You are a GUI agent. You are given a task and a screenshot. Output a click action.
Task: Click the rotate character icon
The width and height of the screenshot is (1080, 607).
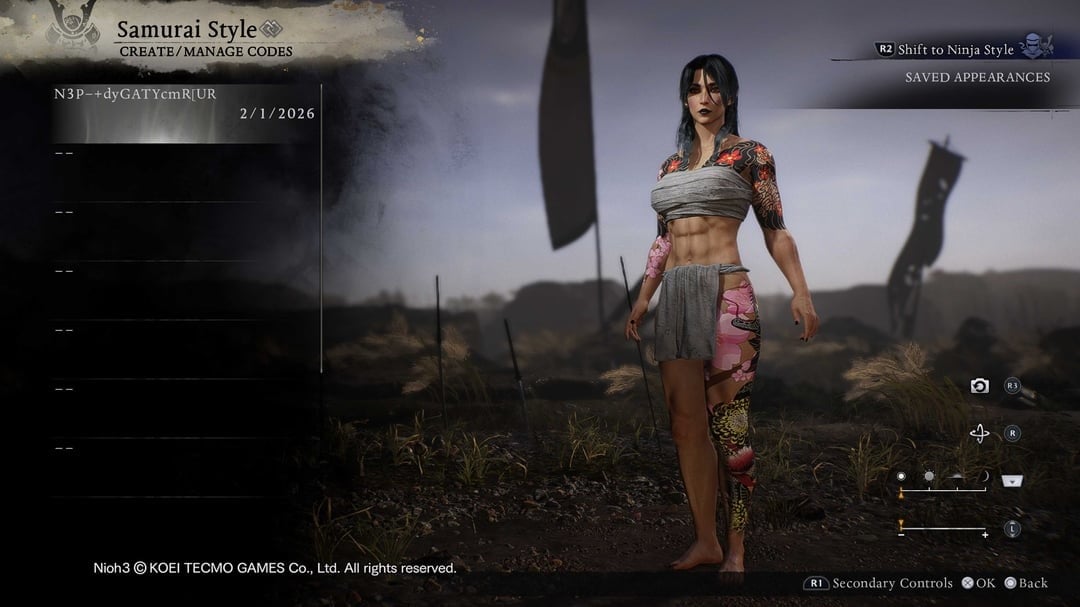click(980, 433)
